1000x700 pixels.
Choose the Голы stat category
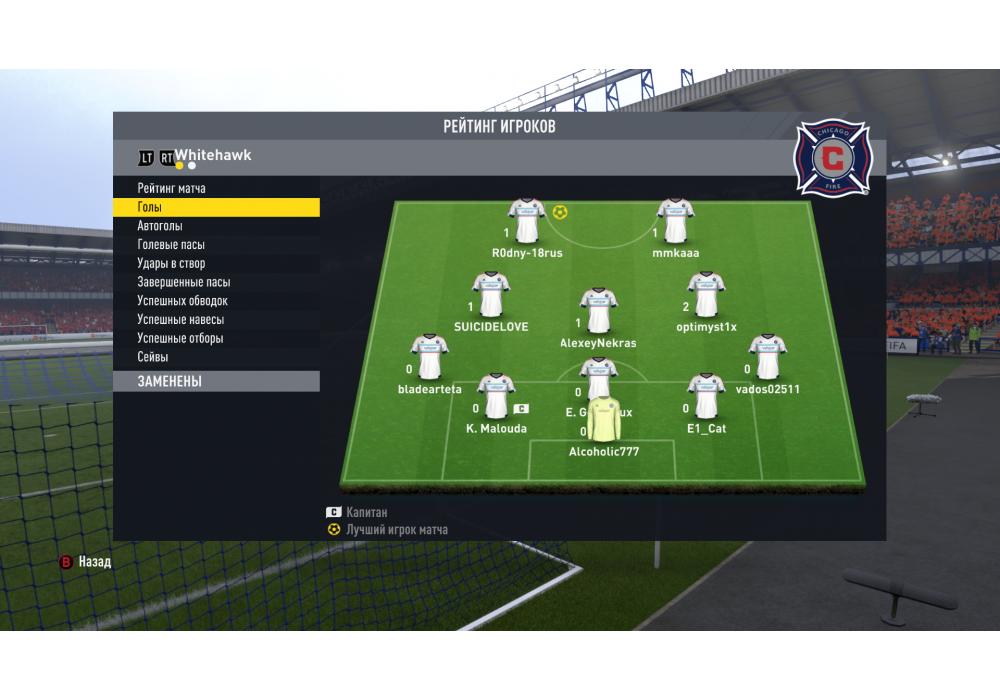[150, 207]
